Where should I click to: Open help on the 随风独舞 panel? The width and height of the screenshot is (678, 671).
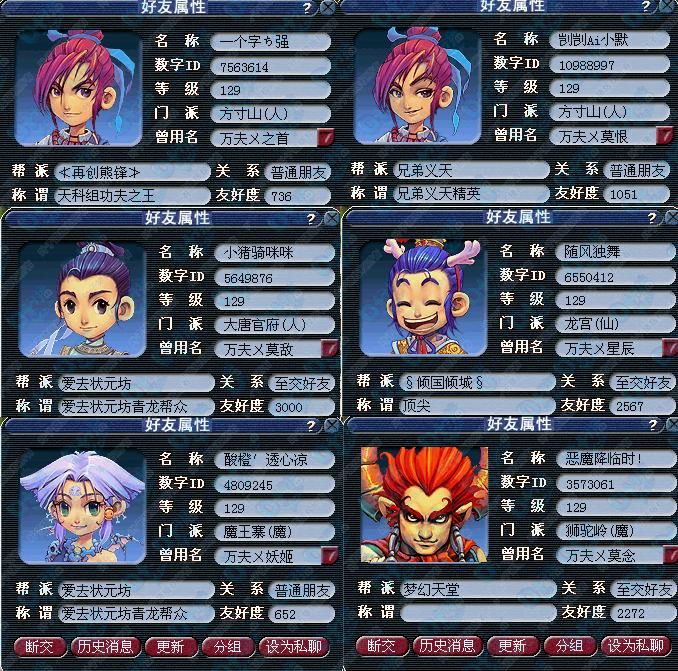pos(650,217)
